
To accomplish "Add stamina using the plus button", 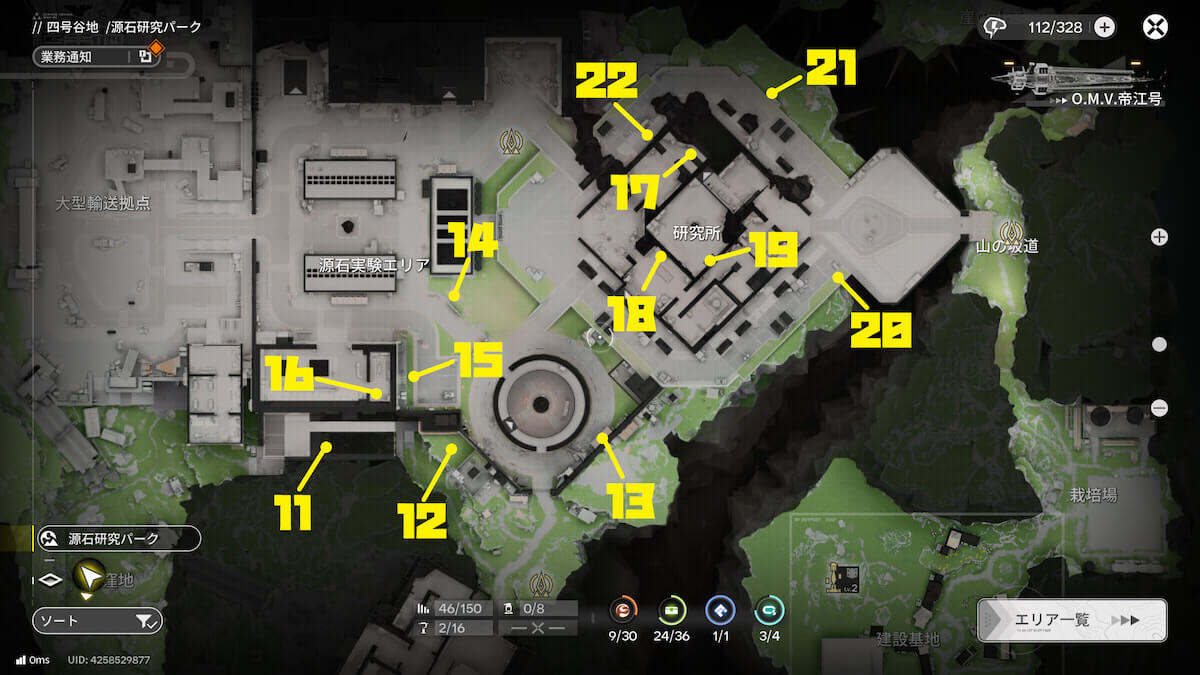I will 1104,27.
